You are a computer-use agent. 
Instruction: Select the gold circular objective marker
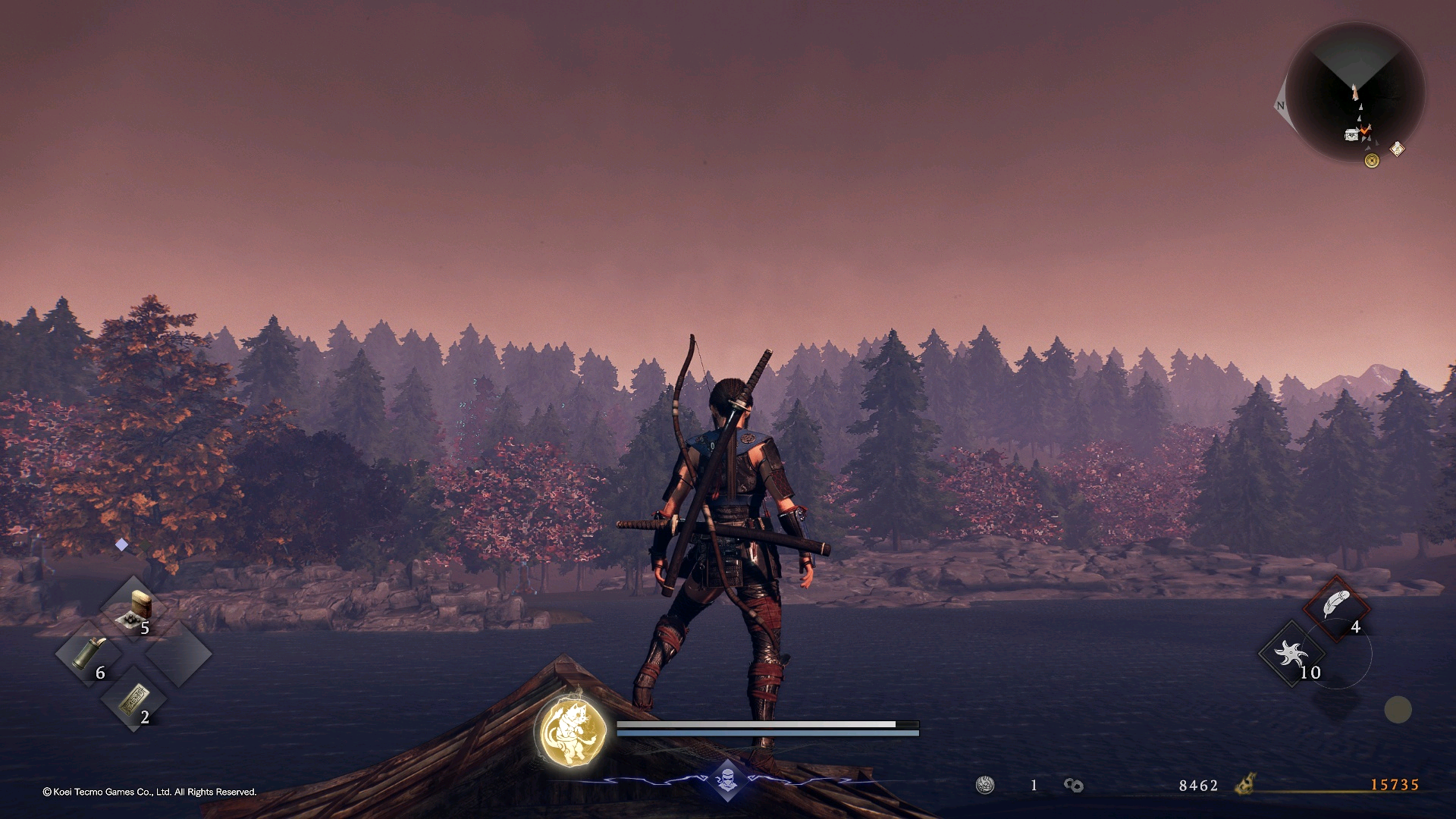pos(1371,160)
